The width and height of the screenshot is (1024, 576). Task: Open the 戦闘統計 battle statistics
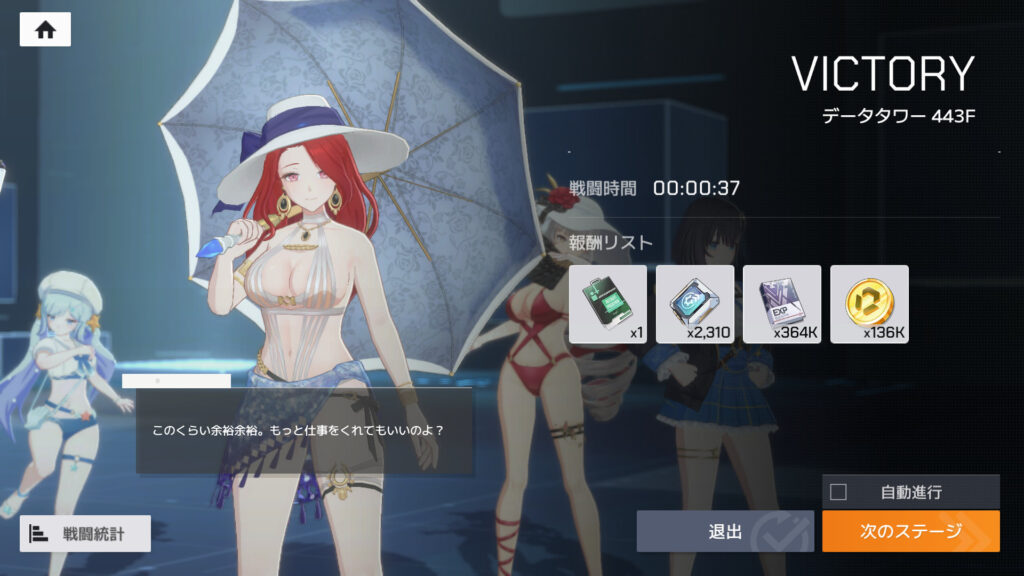(x=85, y=534)
